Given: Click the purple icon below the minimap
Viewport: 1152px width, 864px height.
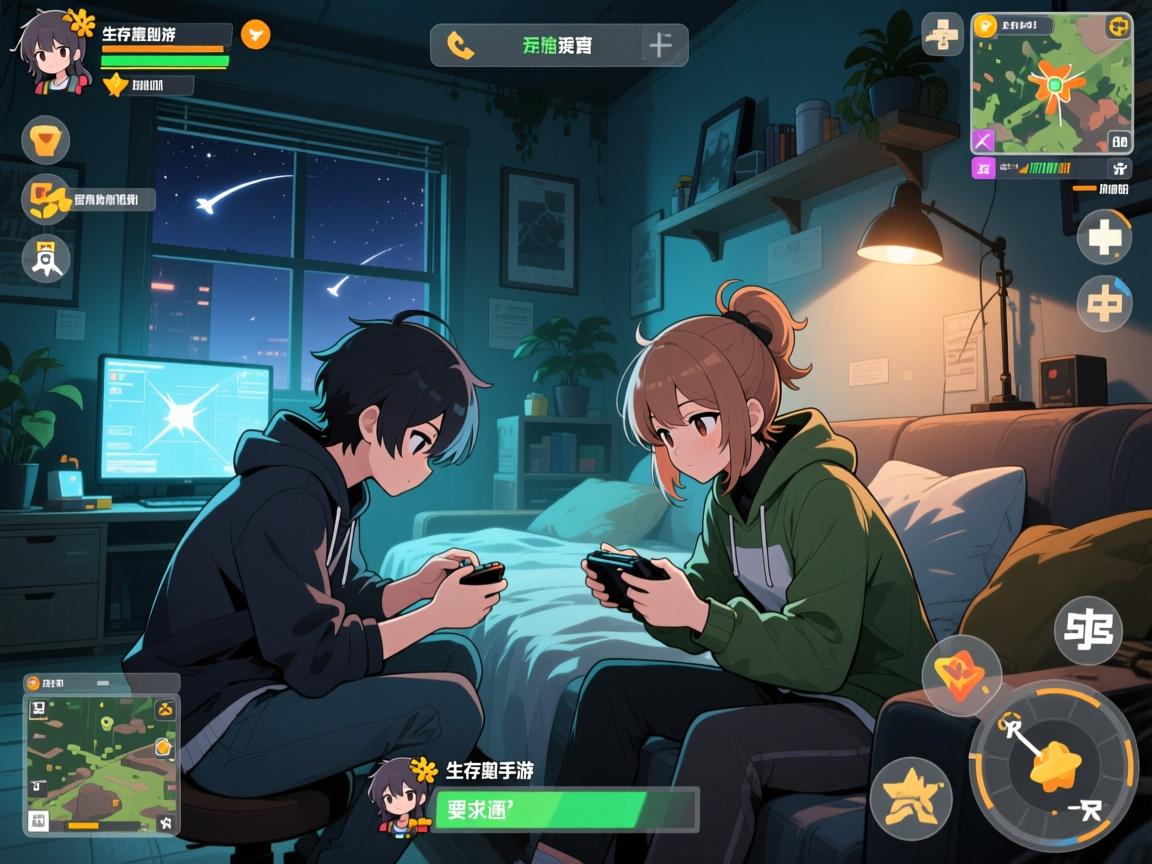Looking at the screenshot, I should [984, 168].
